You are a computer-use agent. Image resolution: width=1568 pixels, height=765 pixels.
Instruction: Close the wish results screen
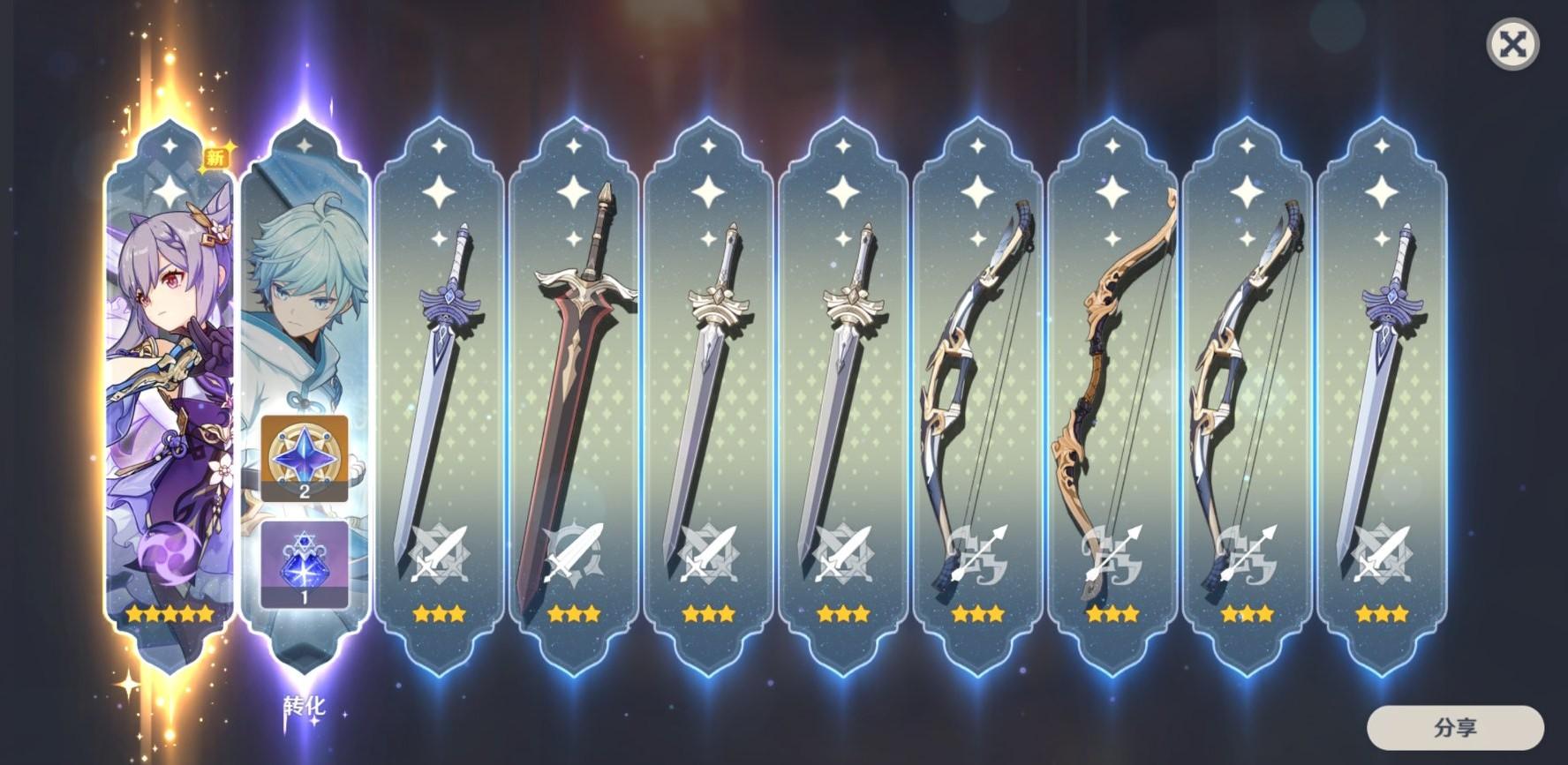1512,45
